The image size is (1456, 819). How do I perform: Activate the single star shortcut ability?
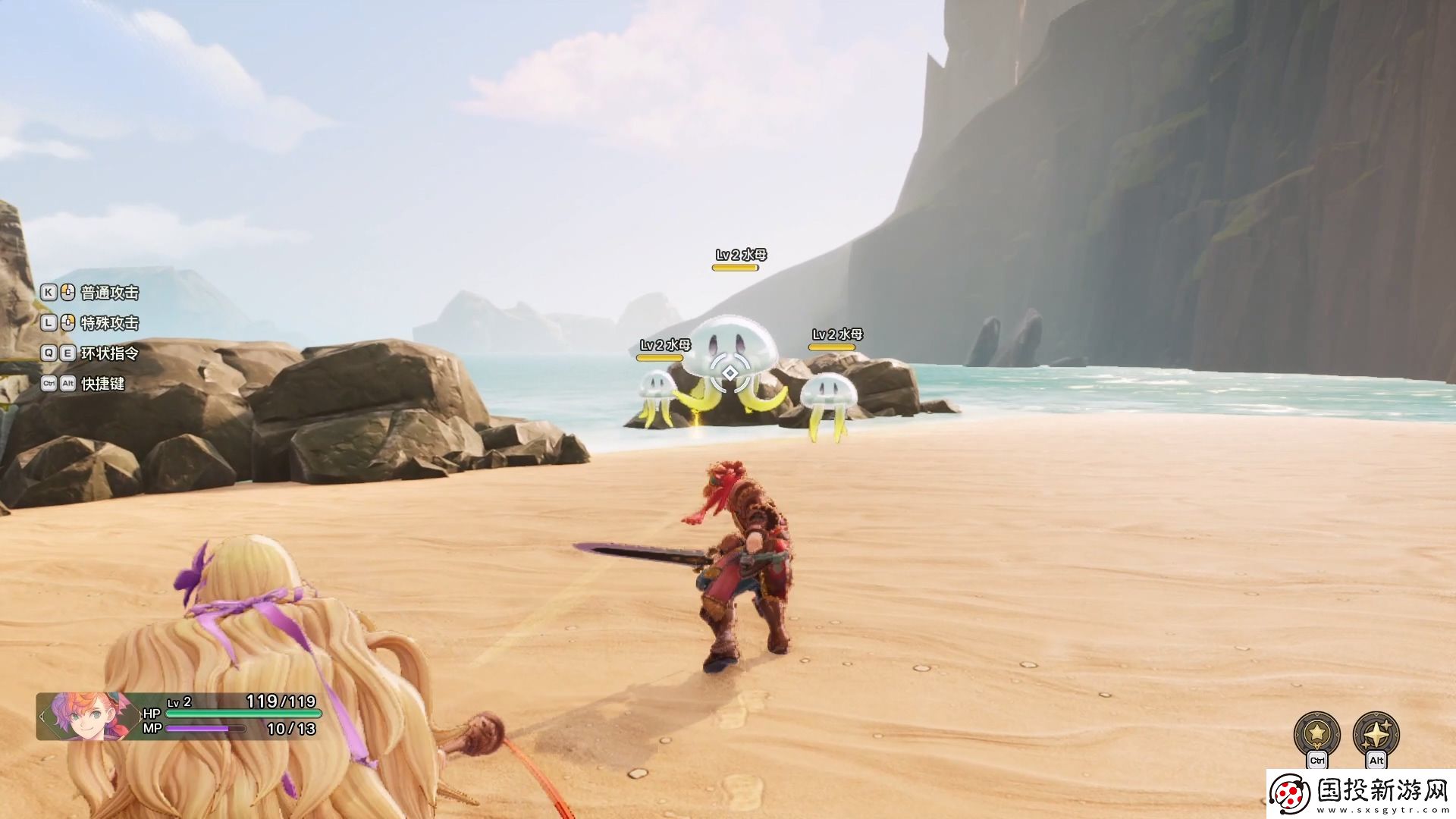point(1316,733)
